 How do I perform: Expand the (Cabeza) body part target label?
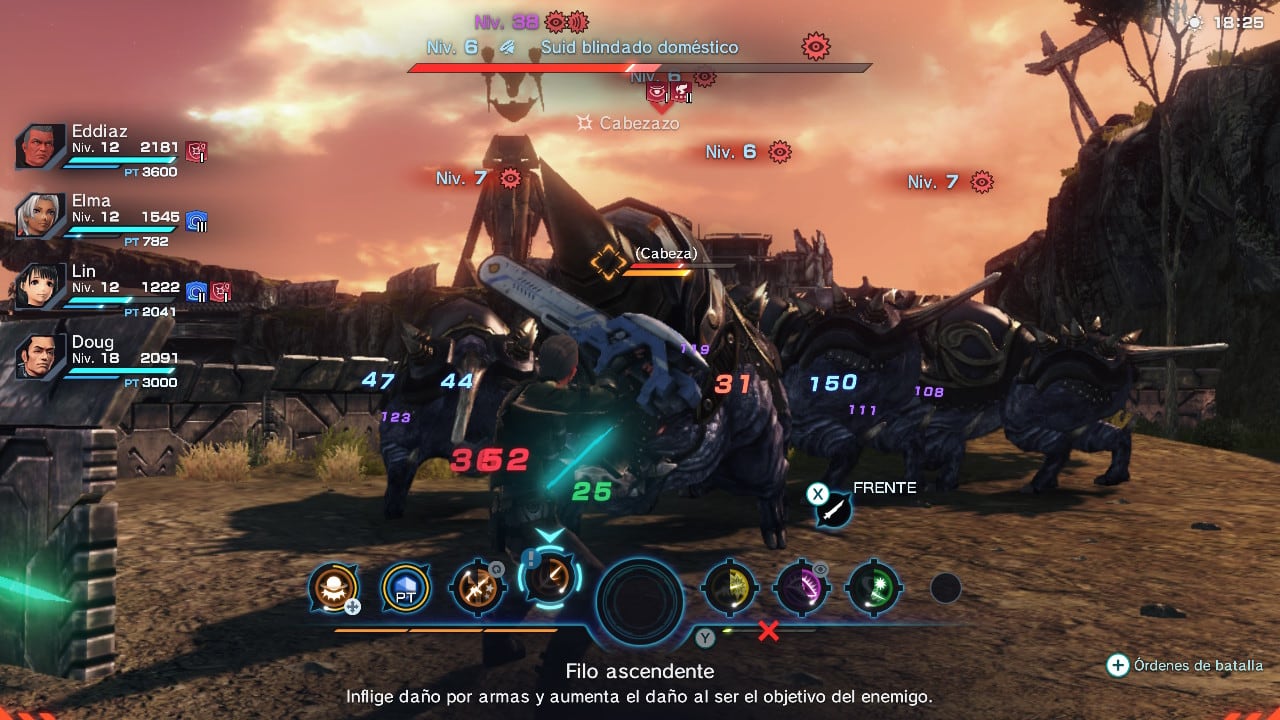(664, 253)
